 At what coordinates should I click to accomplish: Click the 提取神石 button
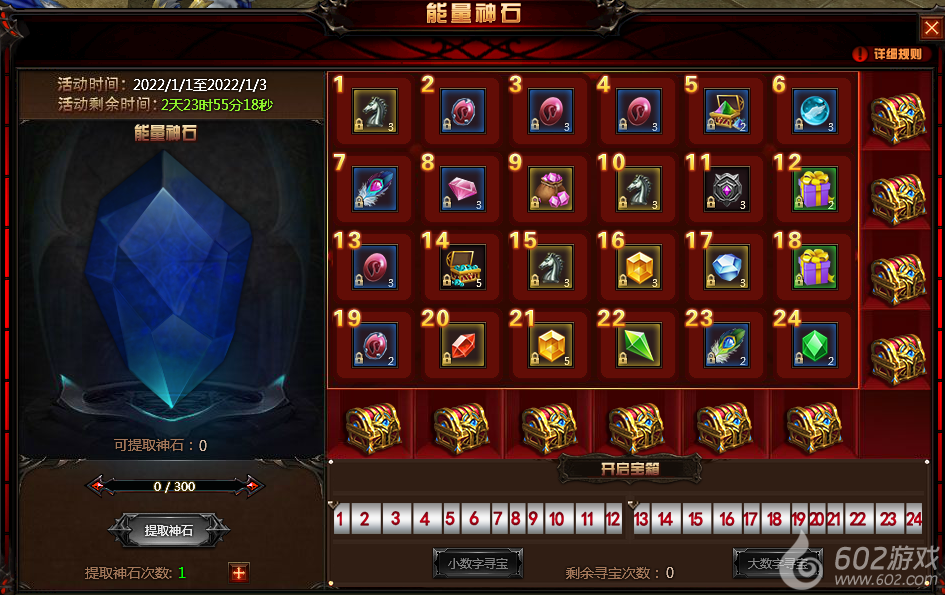[x=169, y=532]
